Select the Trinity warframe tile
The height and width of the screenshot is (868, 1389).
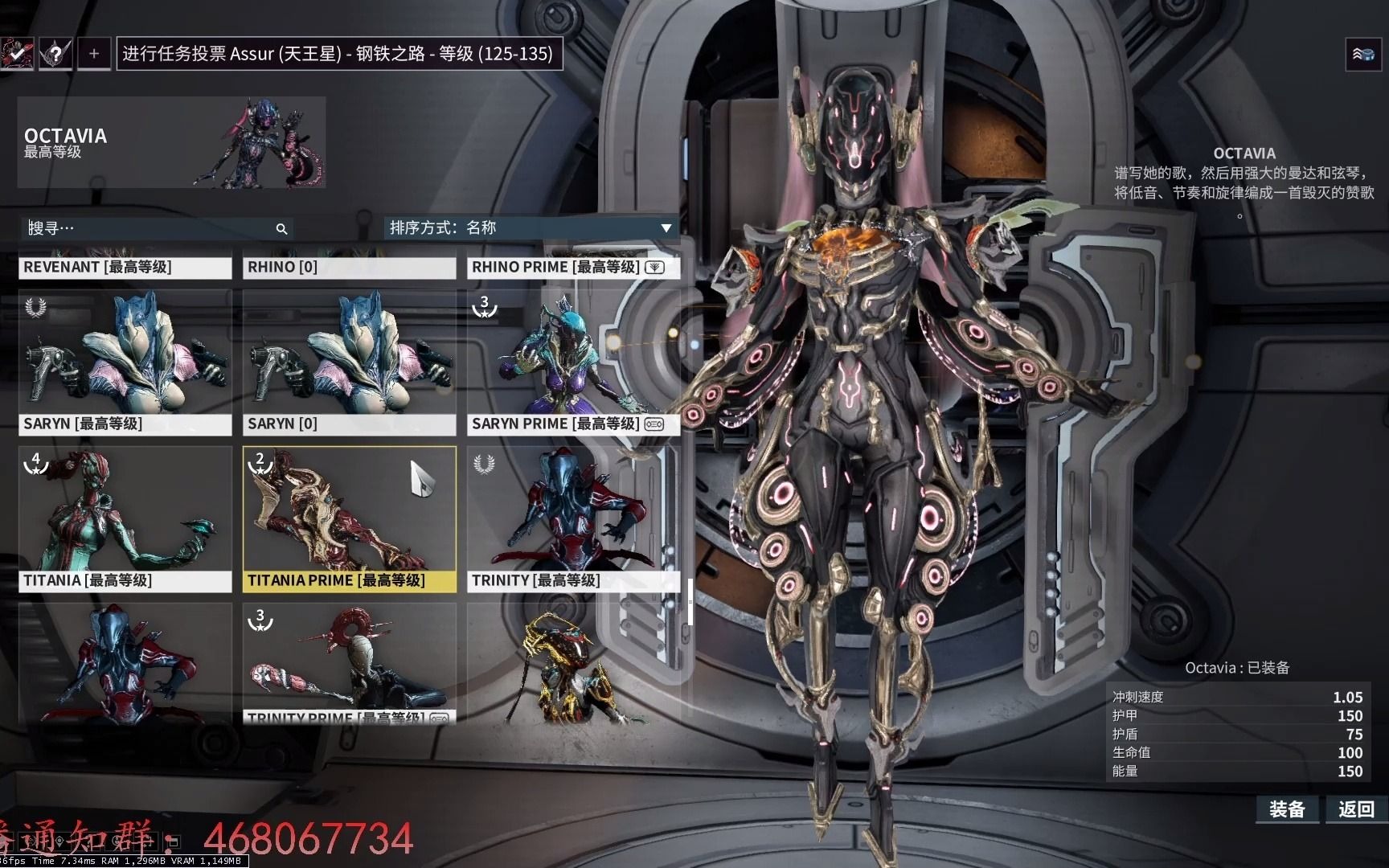(572, 518)
